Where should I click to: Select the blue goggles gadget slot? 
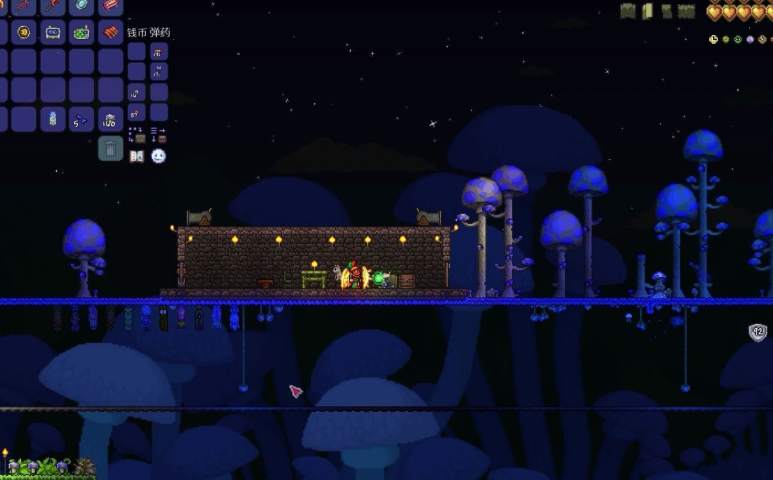(52, 32)
